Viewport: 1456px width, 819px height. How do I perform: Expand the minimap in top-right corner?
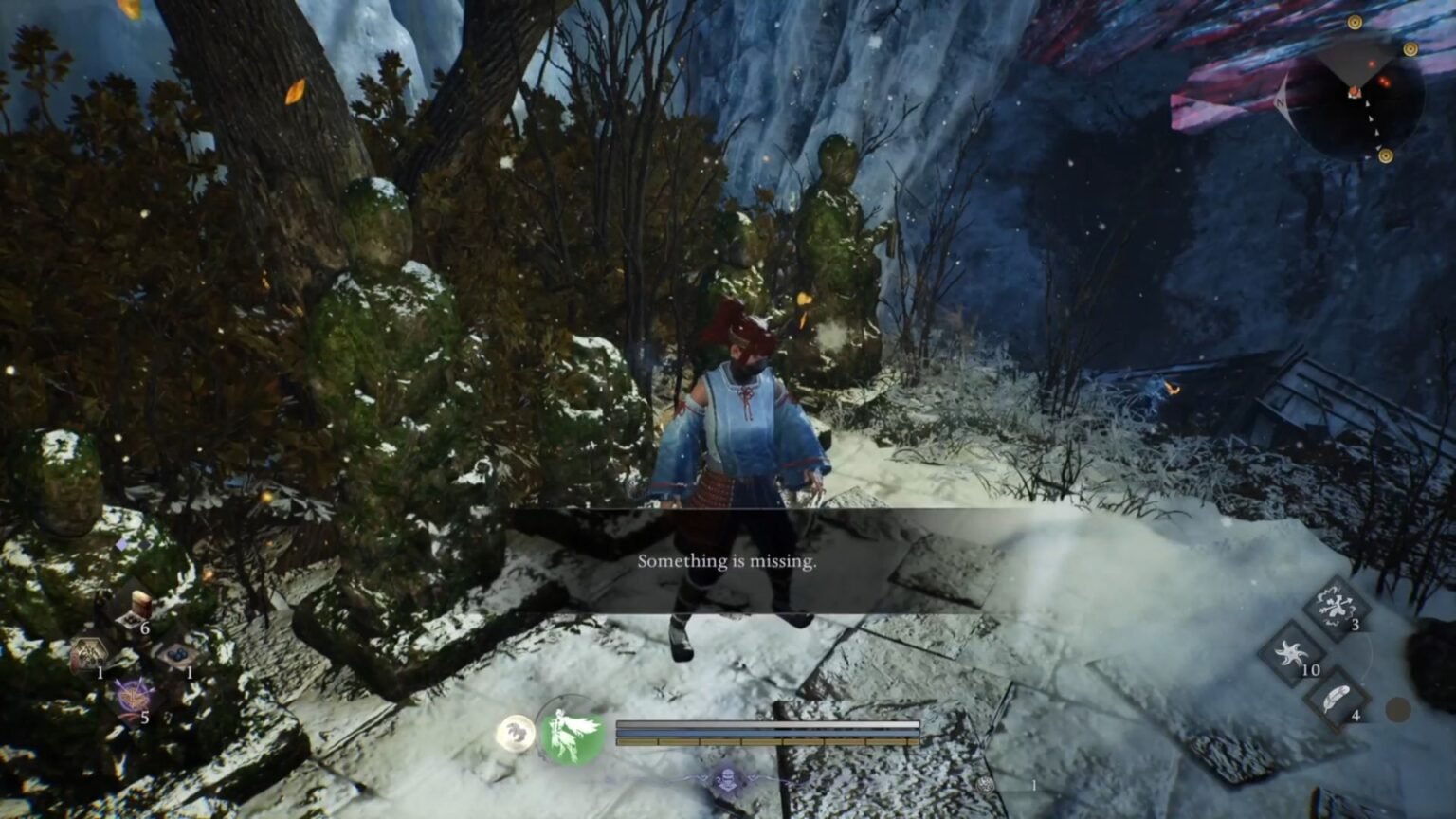pos(1355,95)
